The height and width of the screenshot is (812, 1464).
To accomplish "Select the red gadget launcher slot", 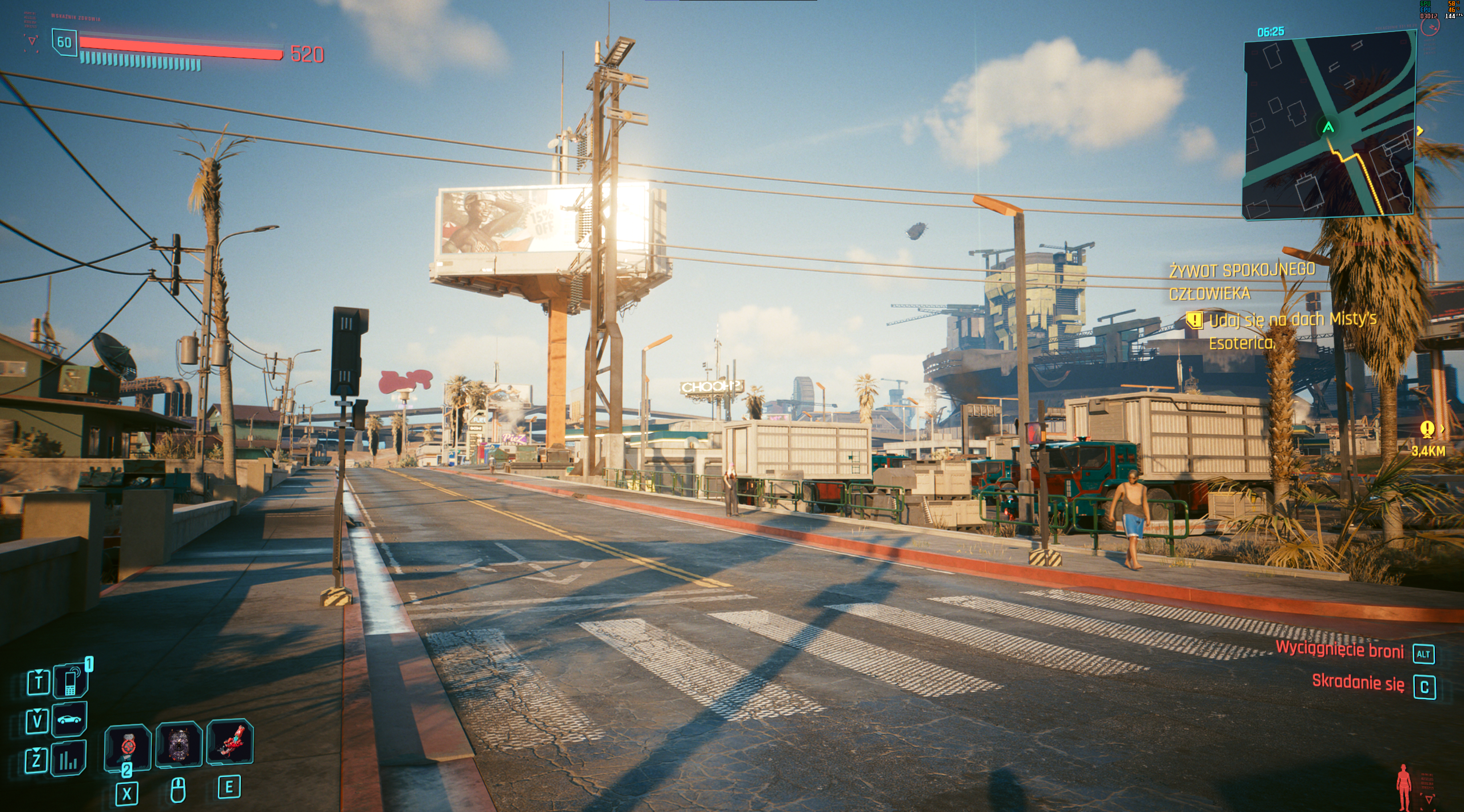I will (x=230, y=742).
